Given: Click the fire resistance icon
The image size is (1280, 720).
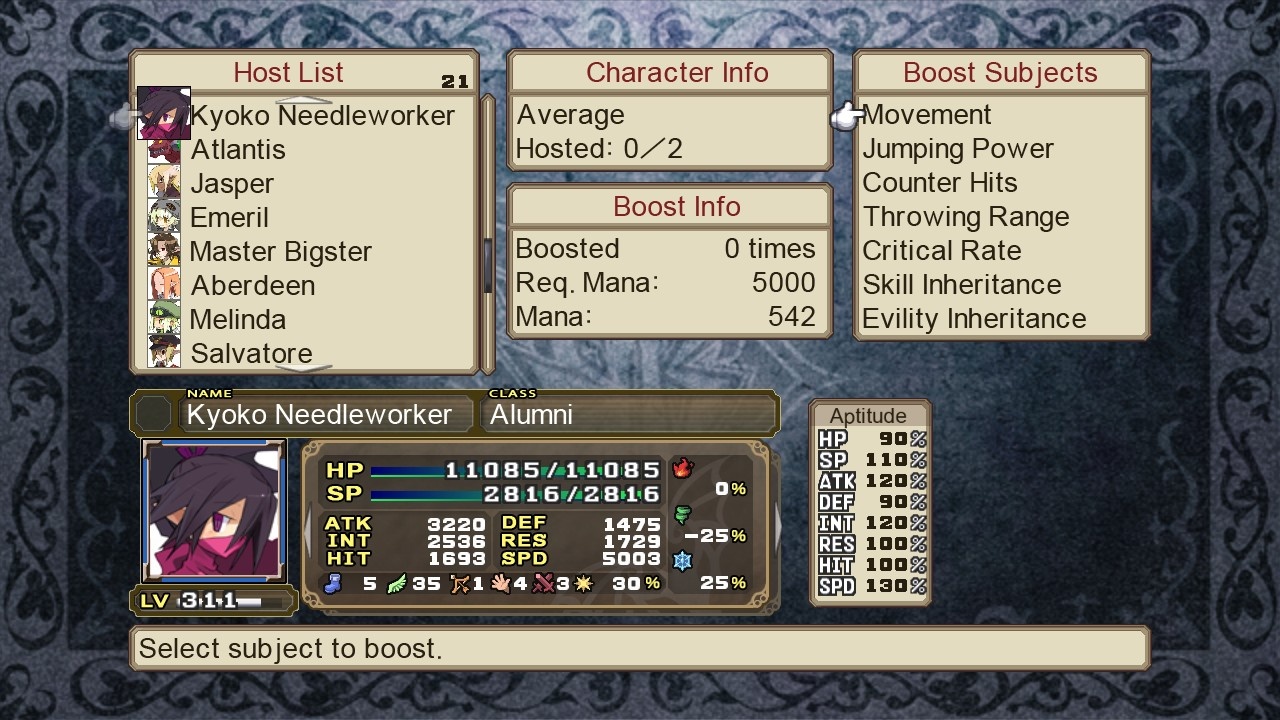Looking at the screenshot, I should (x=683, y=467).
